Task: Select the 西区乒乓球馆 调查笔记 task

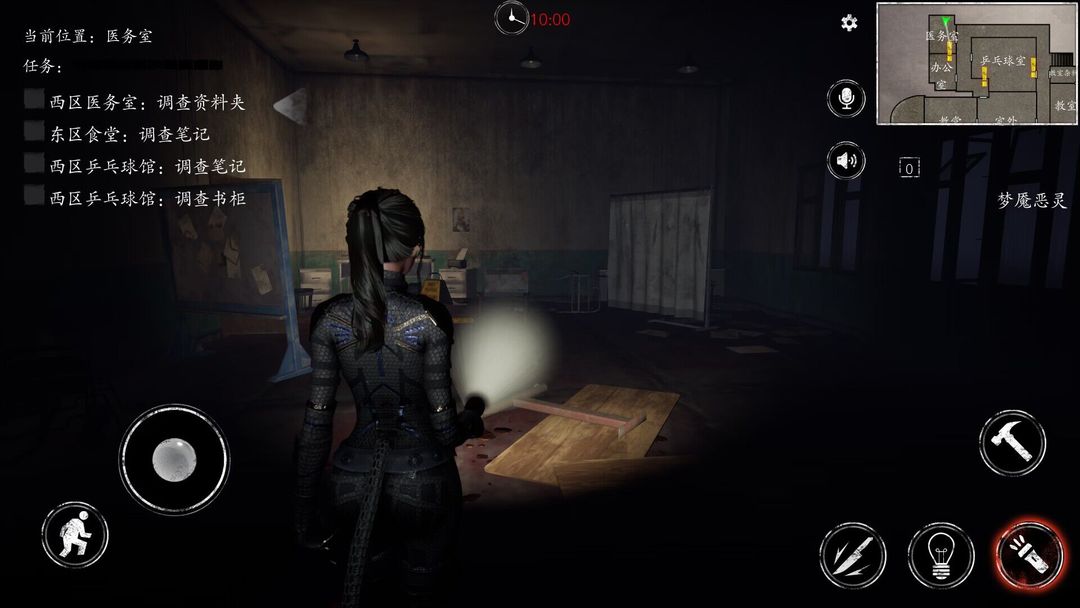Action: pyautogui.click(x=146, y=166)
